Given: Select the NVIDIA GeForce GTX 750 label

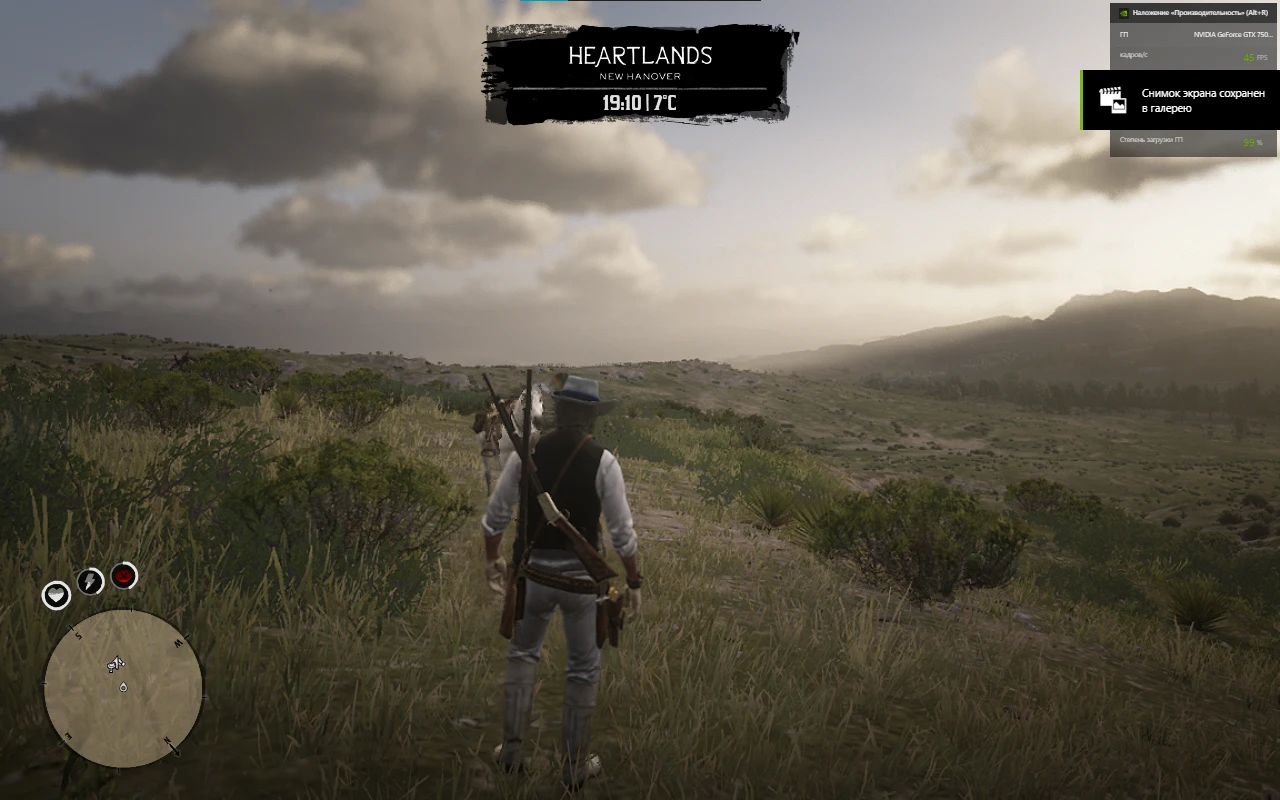Looking at the screenshot, I should click(1232, 34).
